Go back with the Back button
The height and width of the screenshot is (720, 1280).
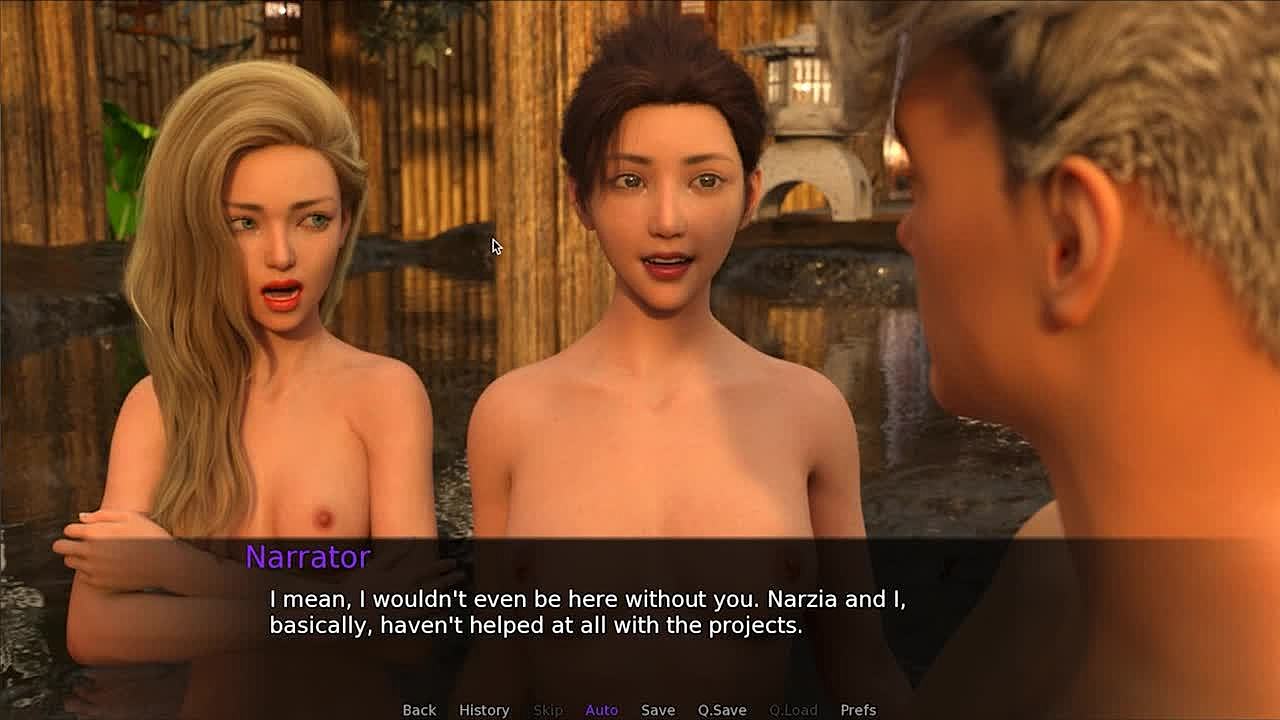click(419, 710)
